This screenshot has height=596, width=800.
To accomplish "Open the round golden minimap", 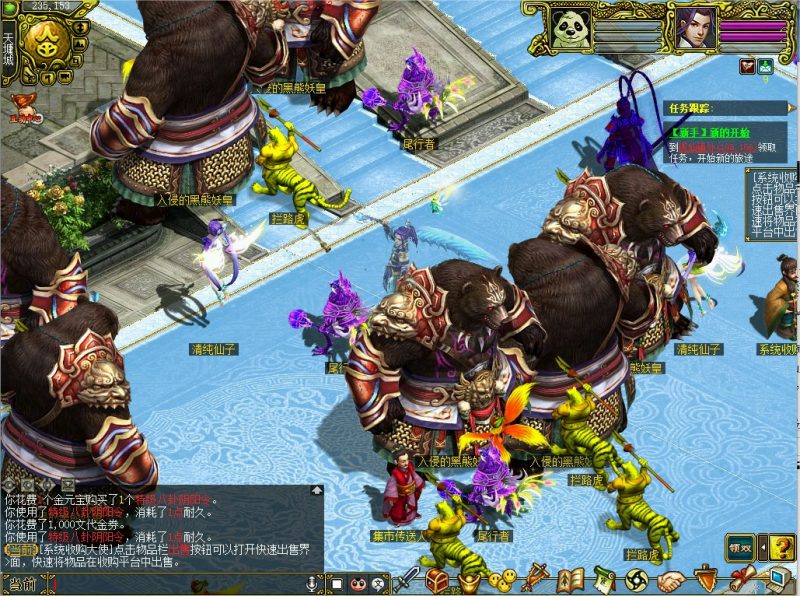I will click(48, 40).
